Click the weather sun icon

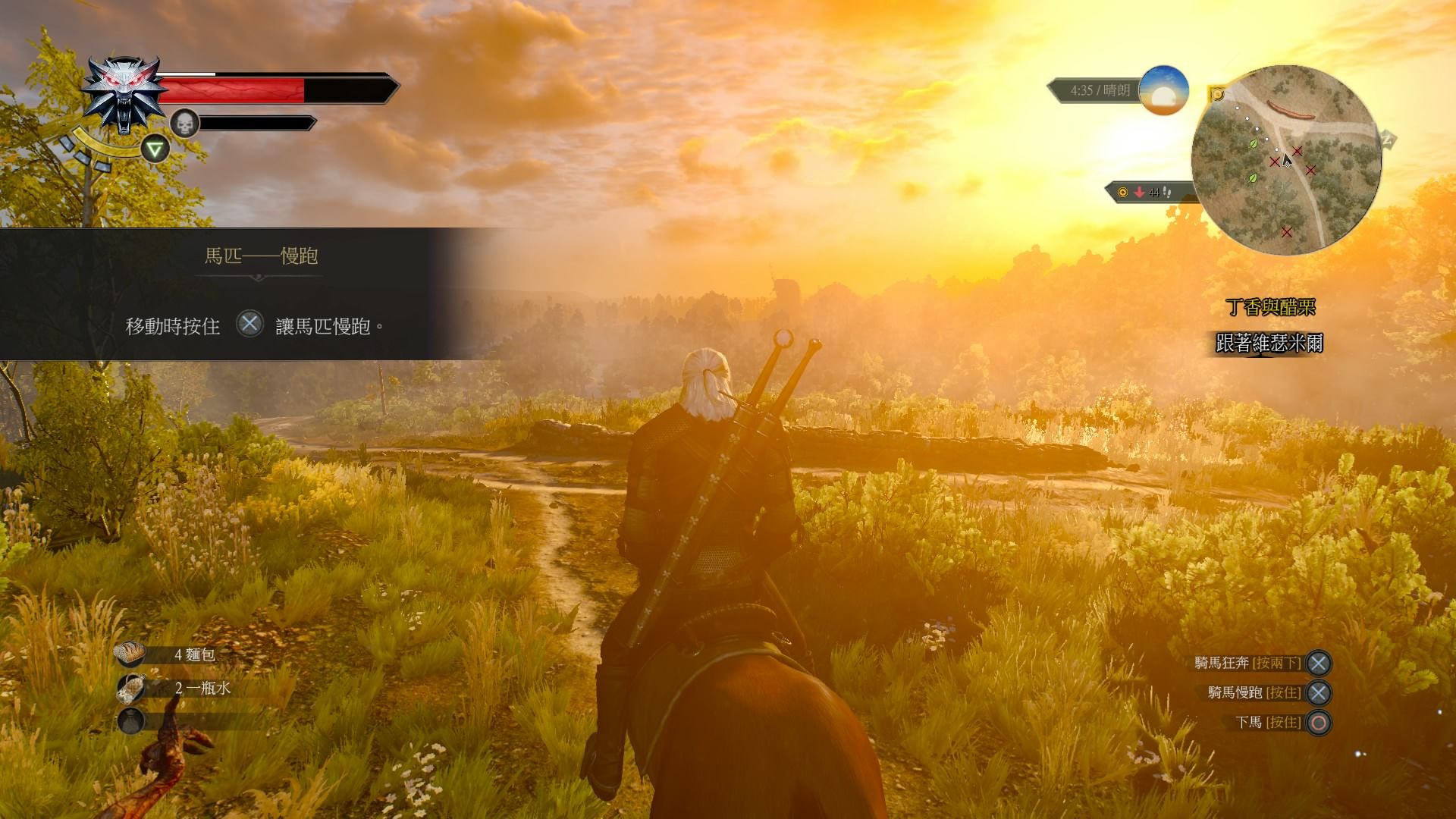coord(1163,90)
